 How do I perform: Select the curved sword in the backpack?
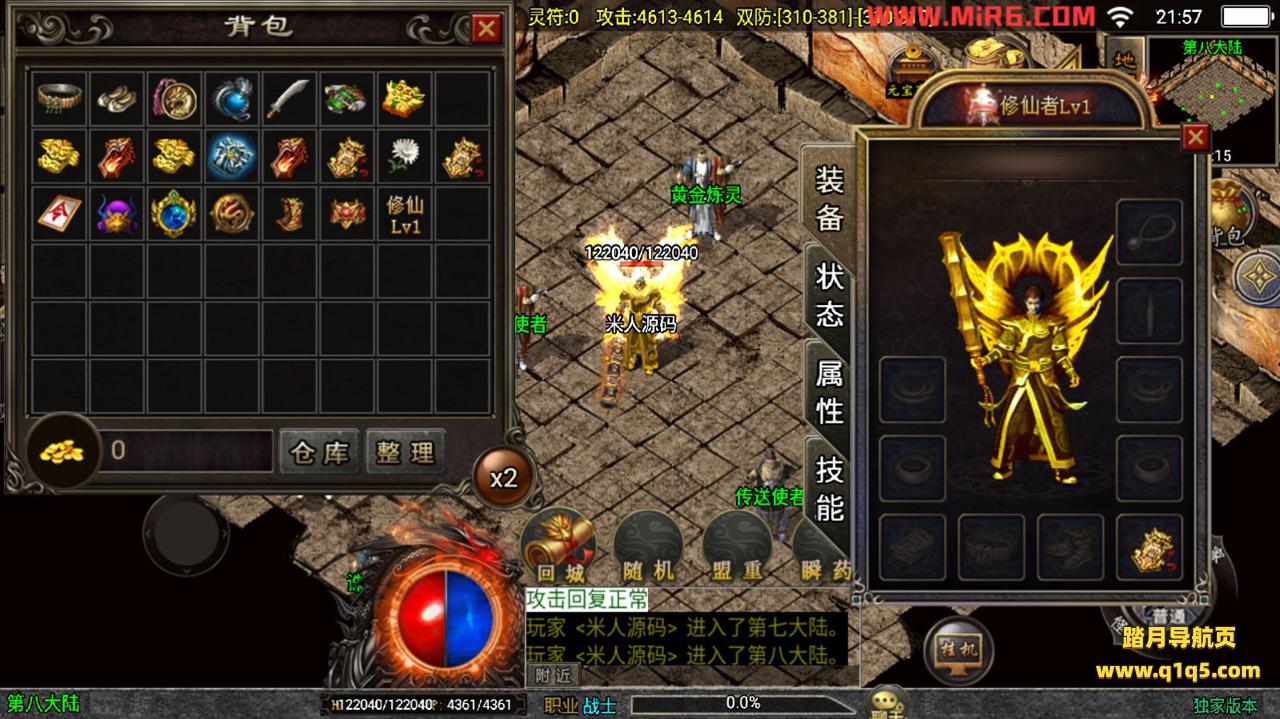289,98
